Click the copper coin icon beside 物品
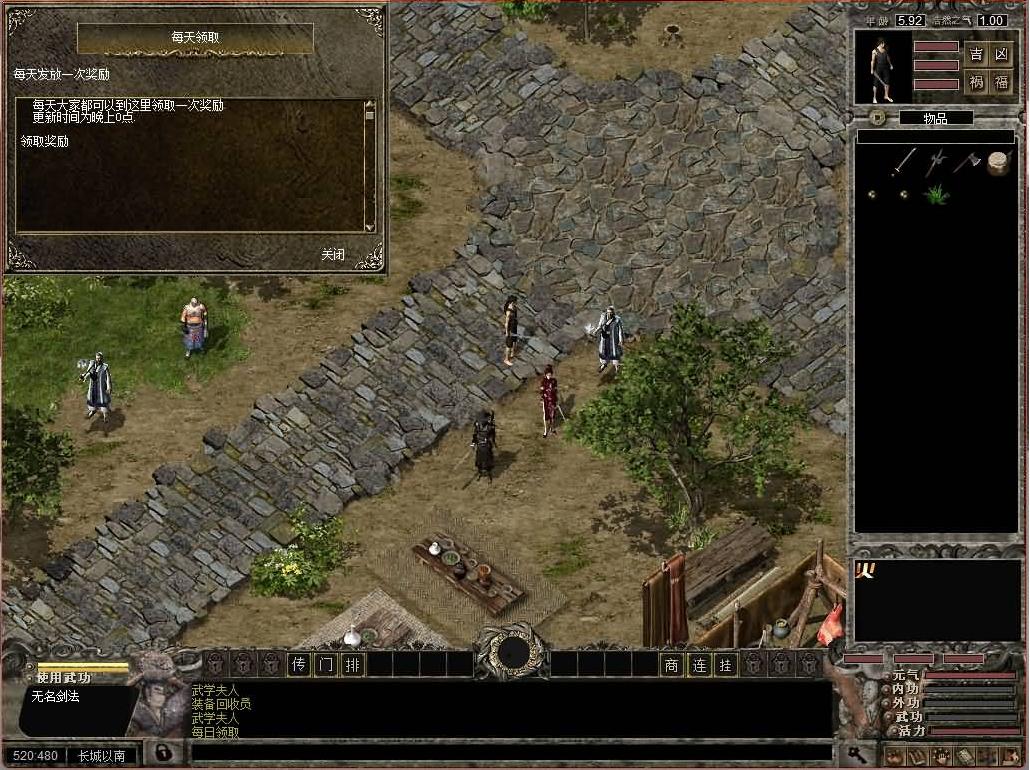Screen dimensions: 1030x770 click(x=877, y=117)
